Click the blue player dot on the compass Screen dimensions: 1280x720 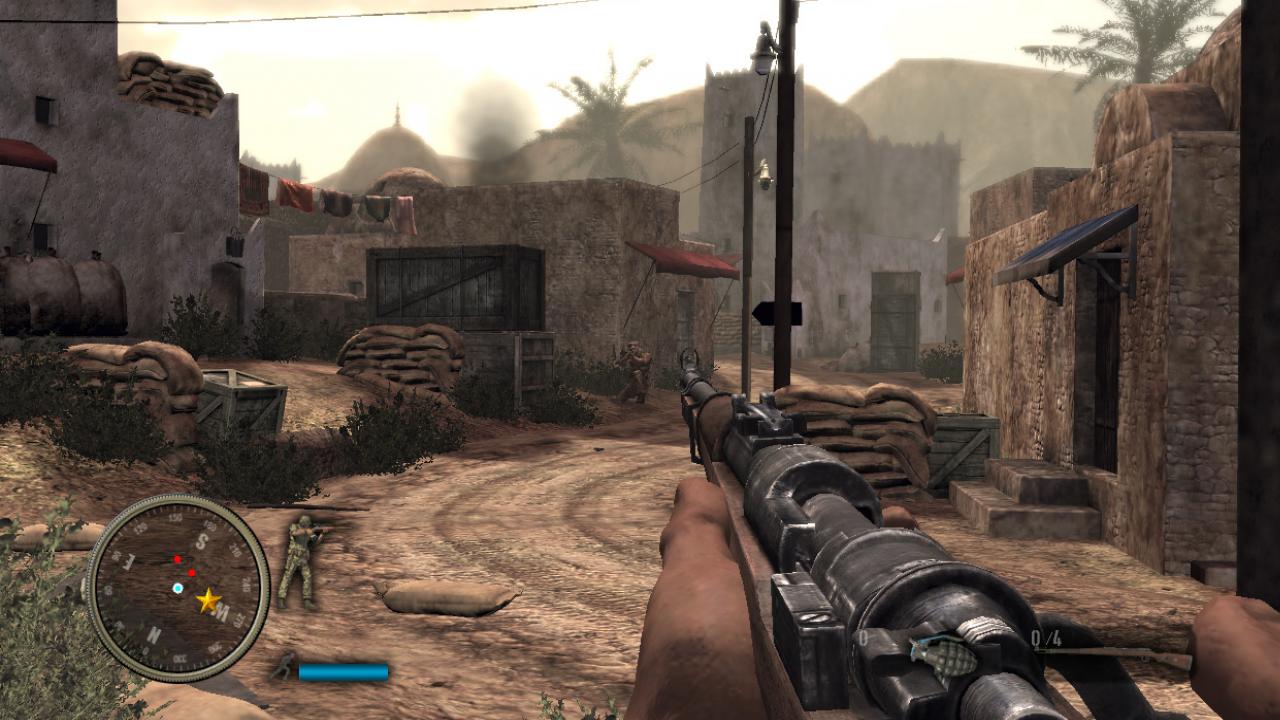tap(178, 588)
